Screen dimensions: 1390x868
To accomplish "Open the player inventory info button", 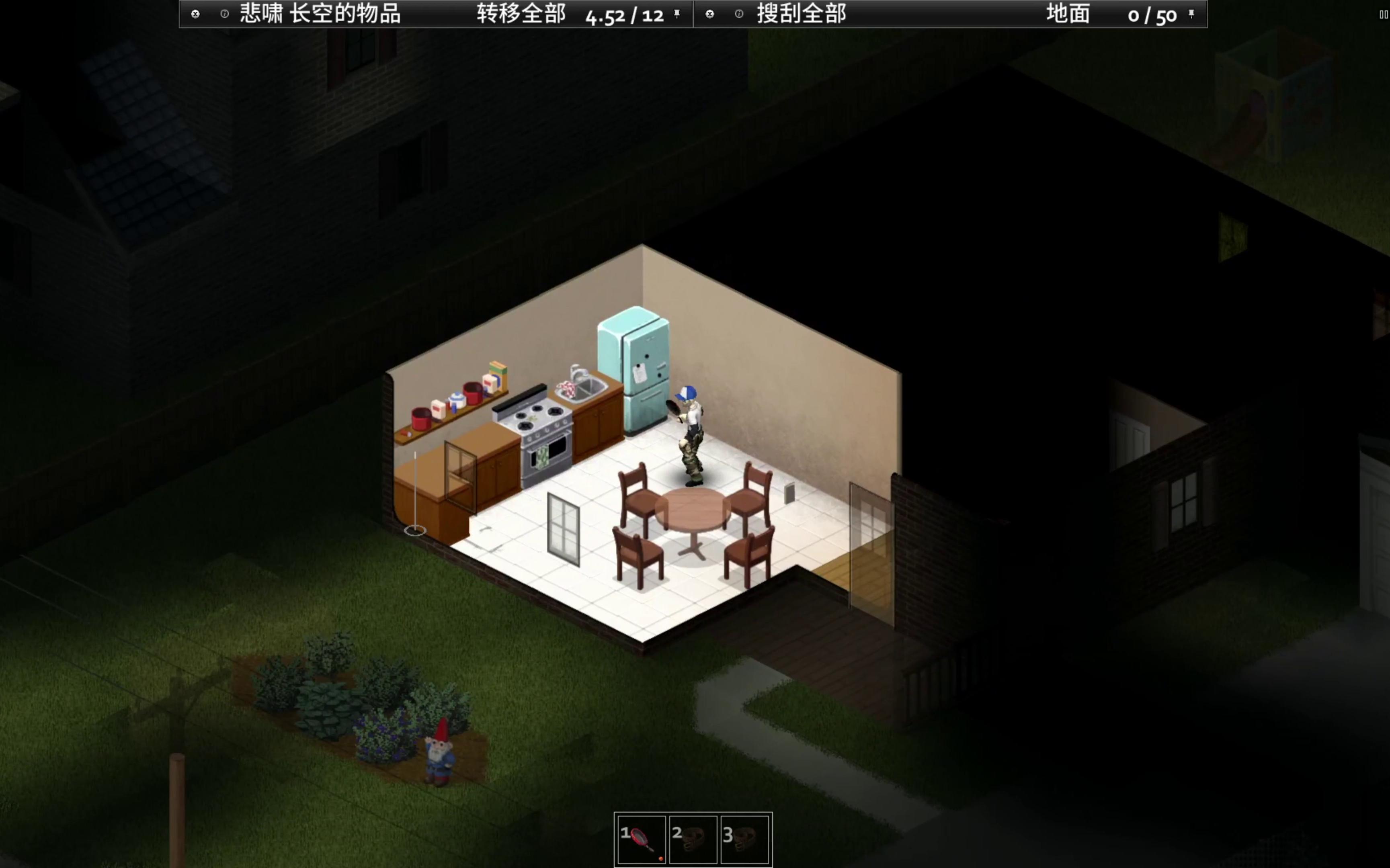I will [x=224, y=14].
